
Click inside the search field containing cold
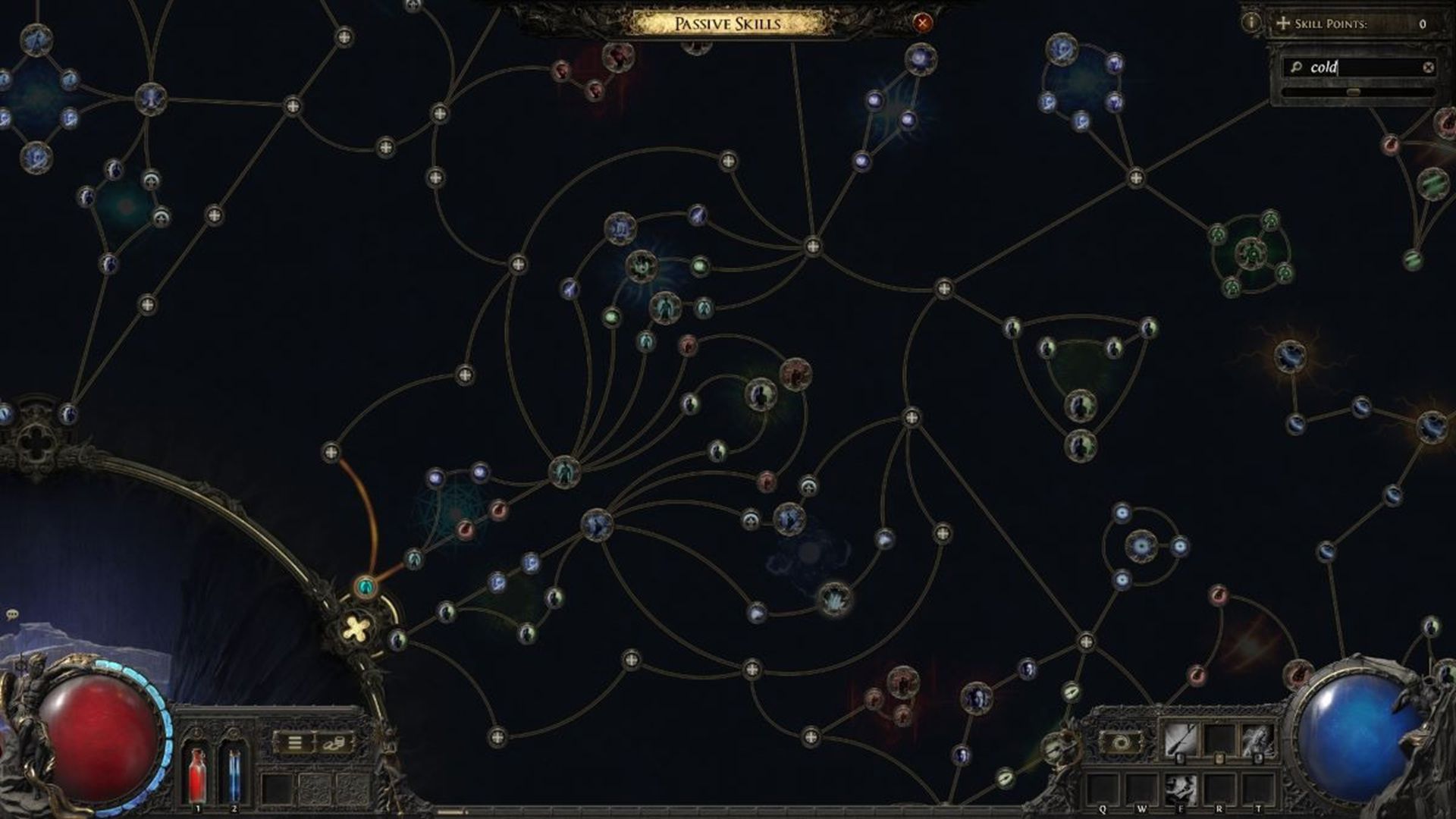1350,67
